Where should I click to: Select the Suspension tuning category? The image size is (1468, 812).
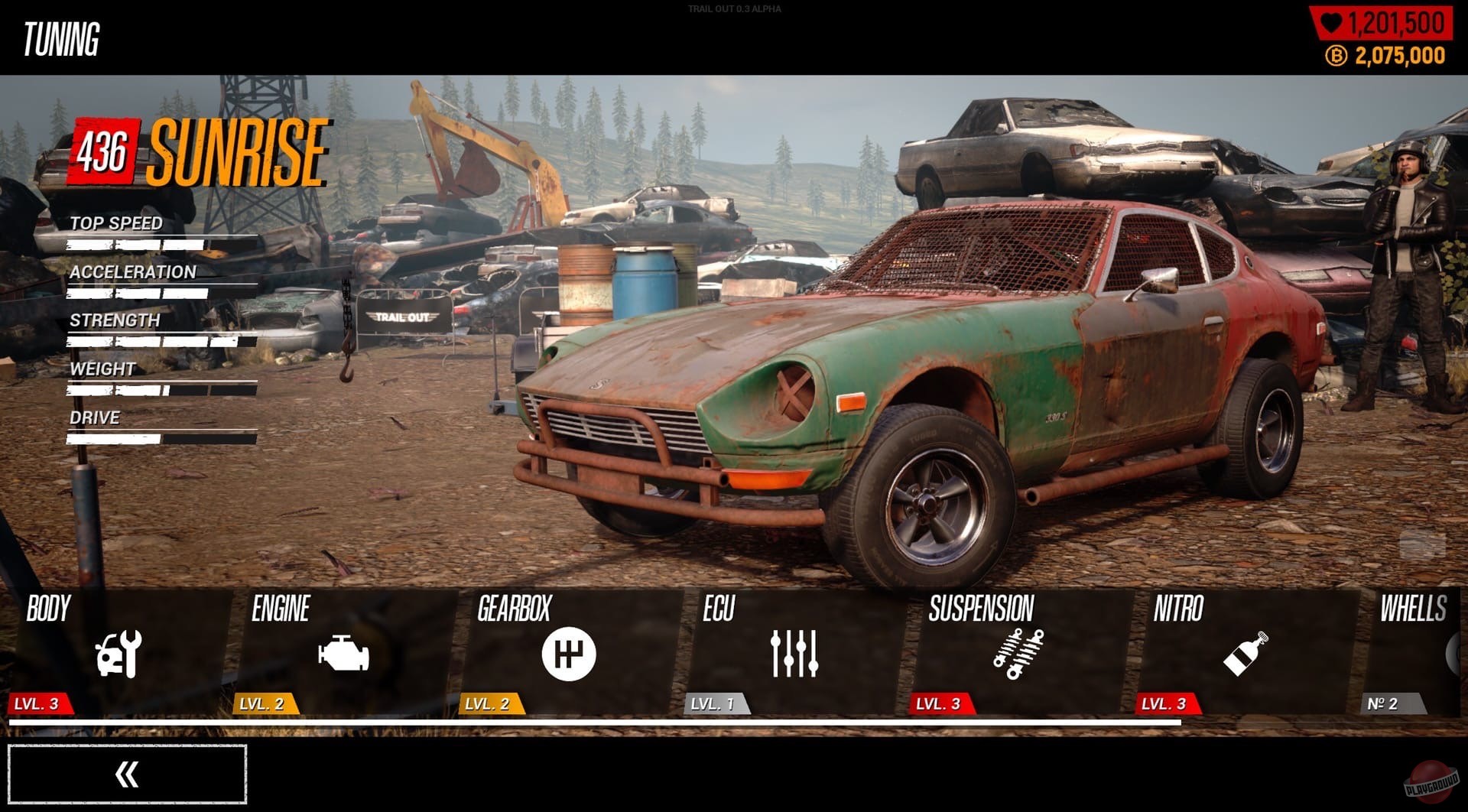point(1019,652)
